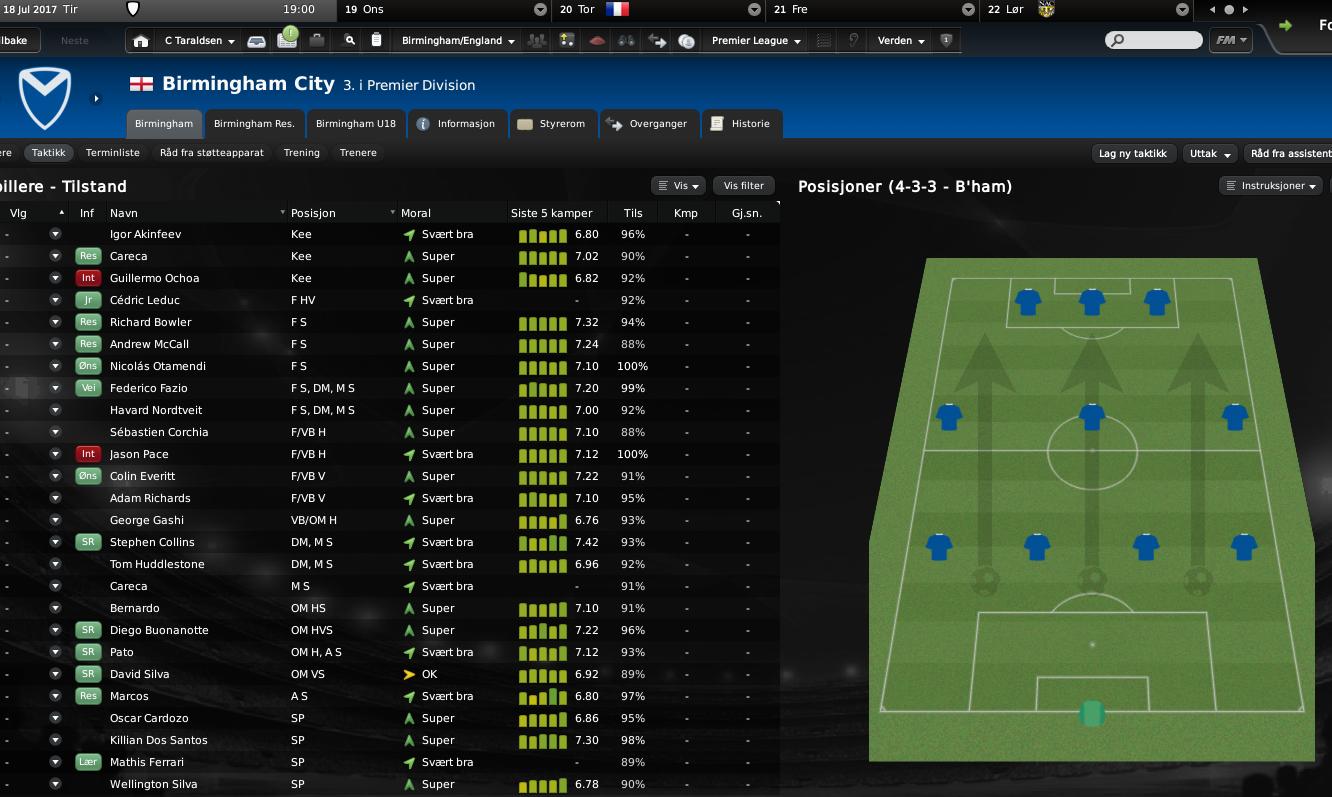
Task: Show the Historie tab
Action: click(x=741, y=124)
